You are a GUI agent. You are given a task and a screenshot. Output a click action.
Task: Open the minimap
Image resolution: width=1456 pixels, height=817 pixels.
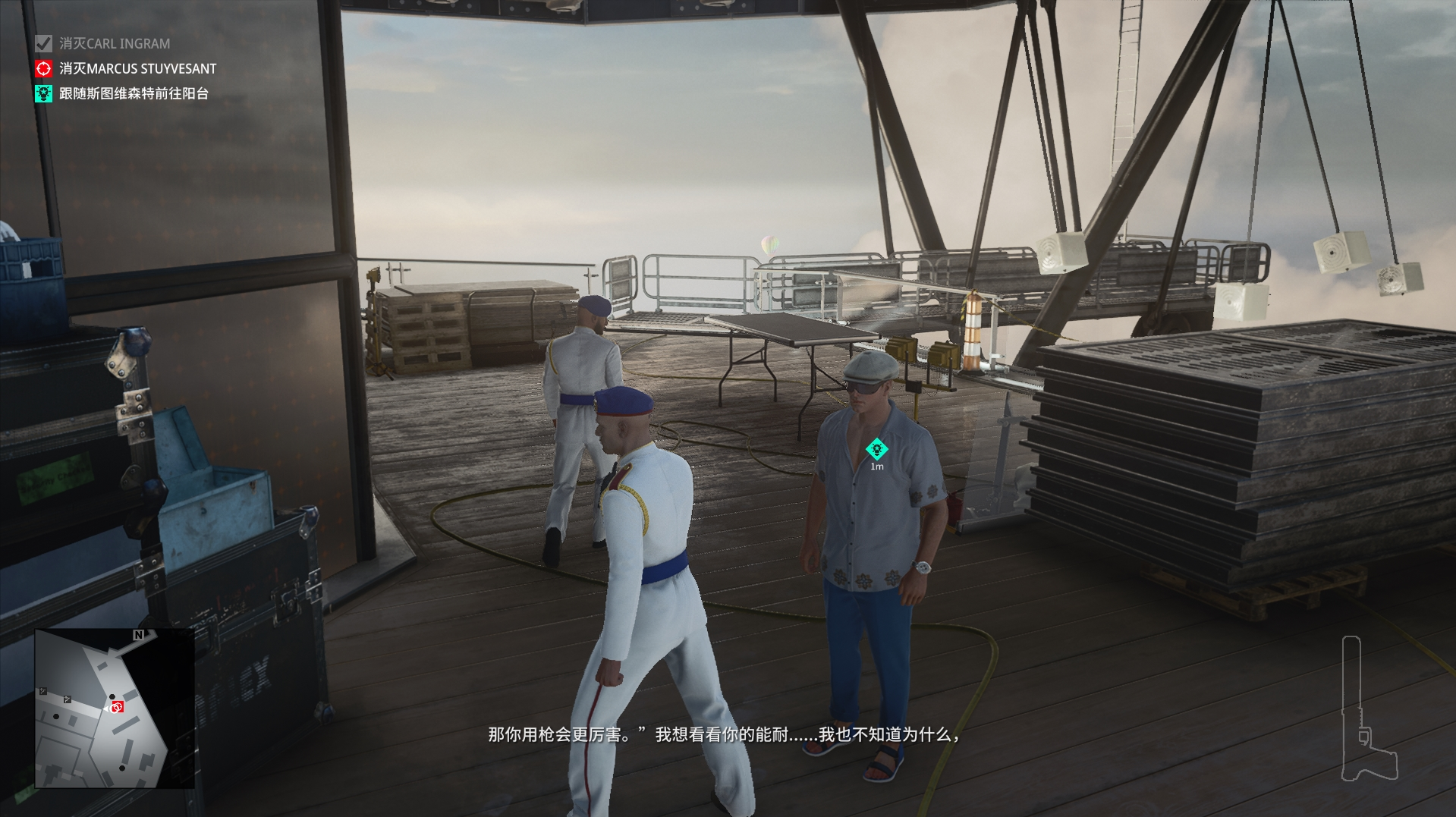pyautogui.click(x=114, y=708)
